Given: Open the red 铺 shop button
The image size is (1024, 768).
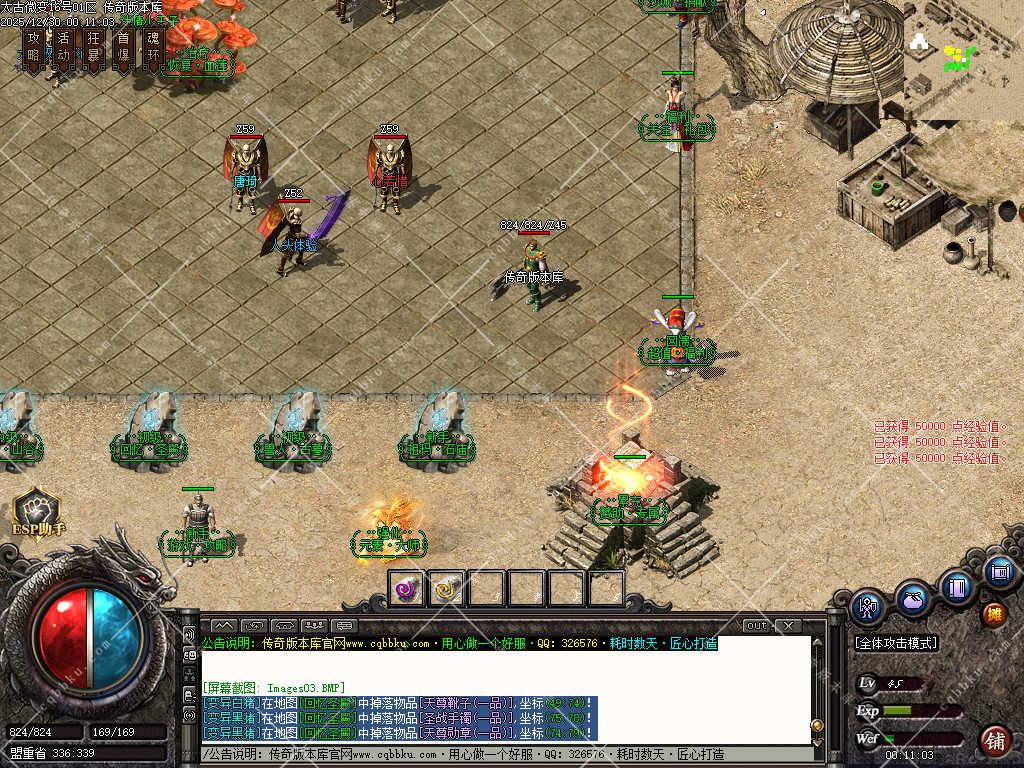Looking at the screenshot, I should (x=995, y=741).
